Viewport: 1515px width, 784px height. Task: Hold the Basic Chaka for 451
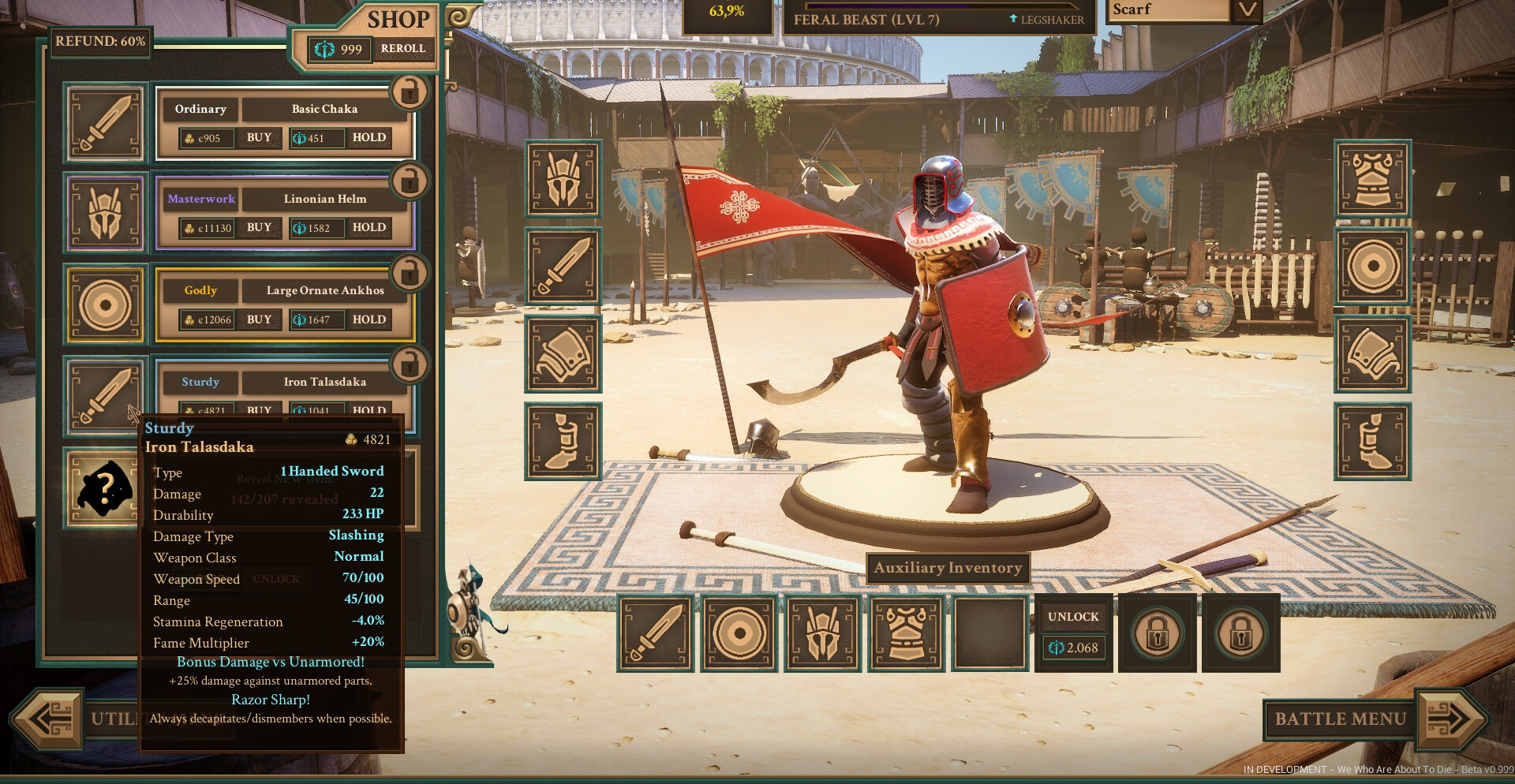368,138
